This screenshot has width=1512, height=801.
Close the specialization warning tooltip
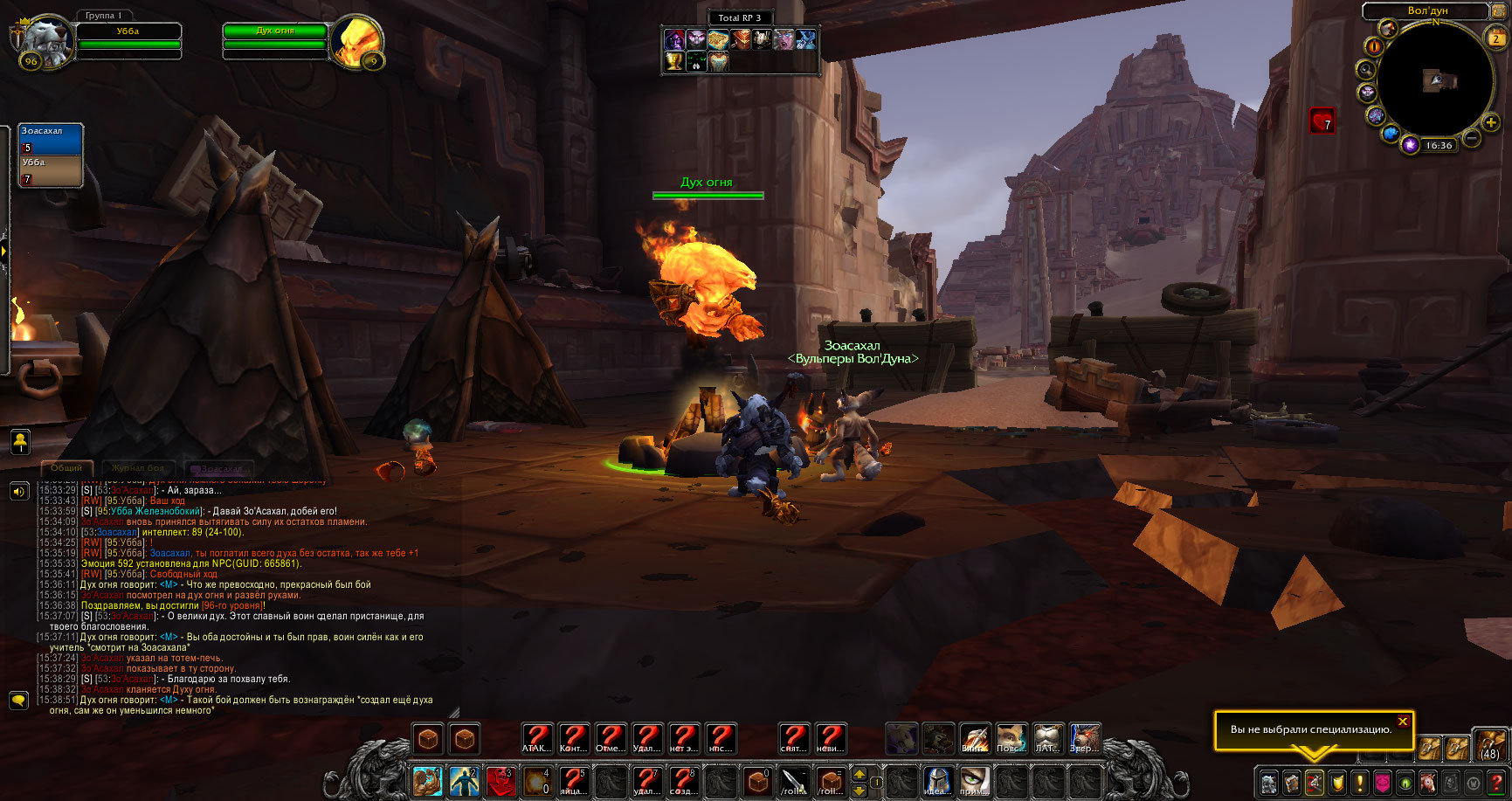point(1403,722)
